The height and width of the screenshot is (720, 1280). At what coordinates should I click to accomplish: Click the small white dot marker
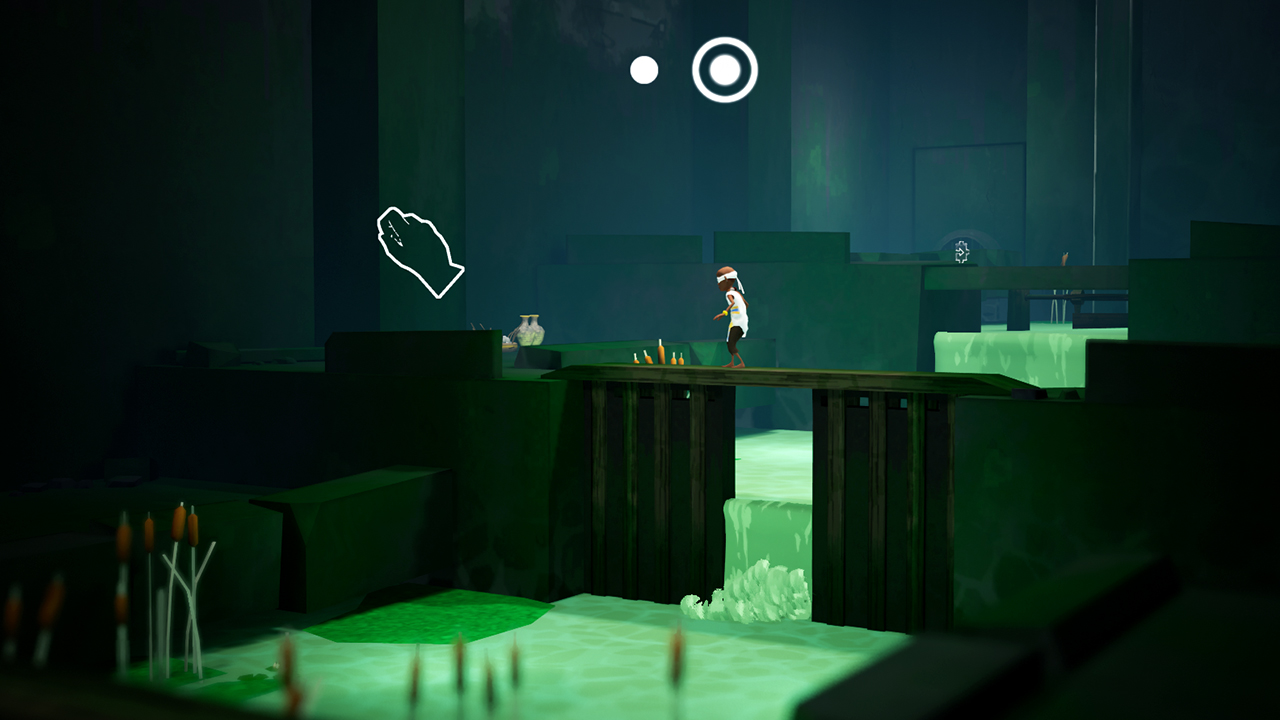643,68
